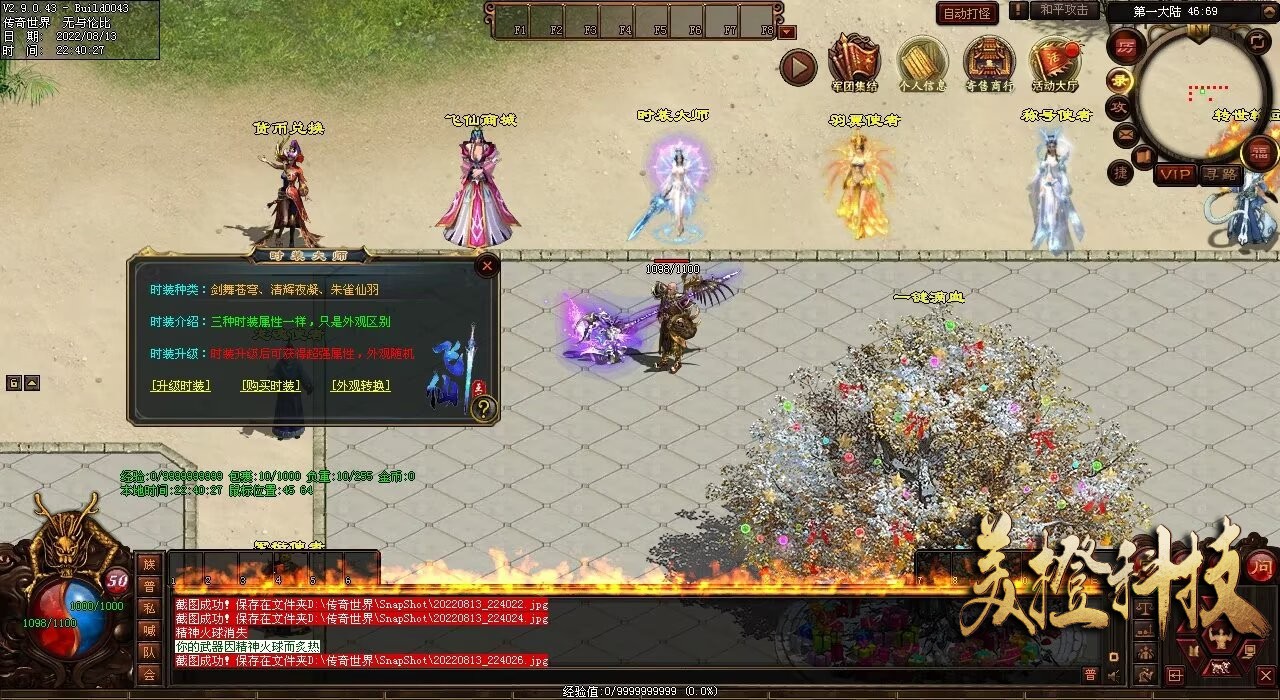Close the 时装大师 dialog window
Screen dimensions: 1280x700
coord(487,266)
